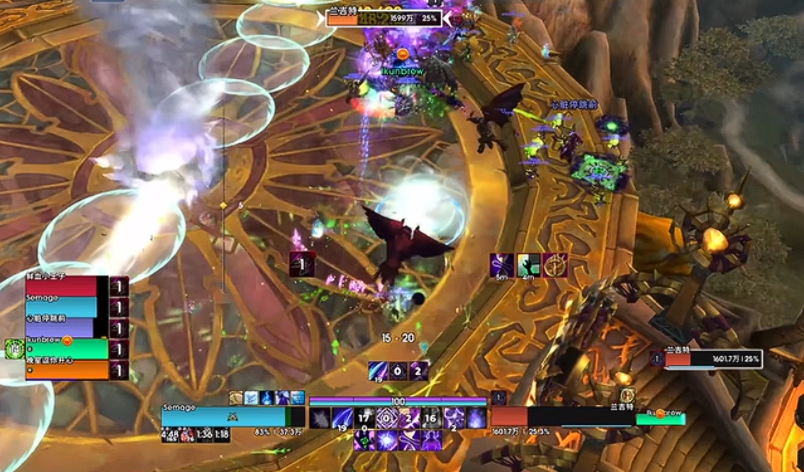Image resolution: width=804 pixels, height=472 pixels.
Task: Click the golden circular rune buff icon
Action: pyautogui.click(x=554, y=265)
